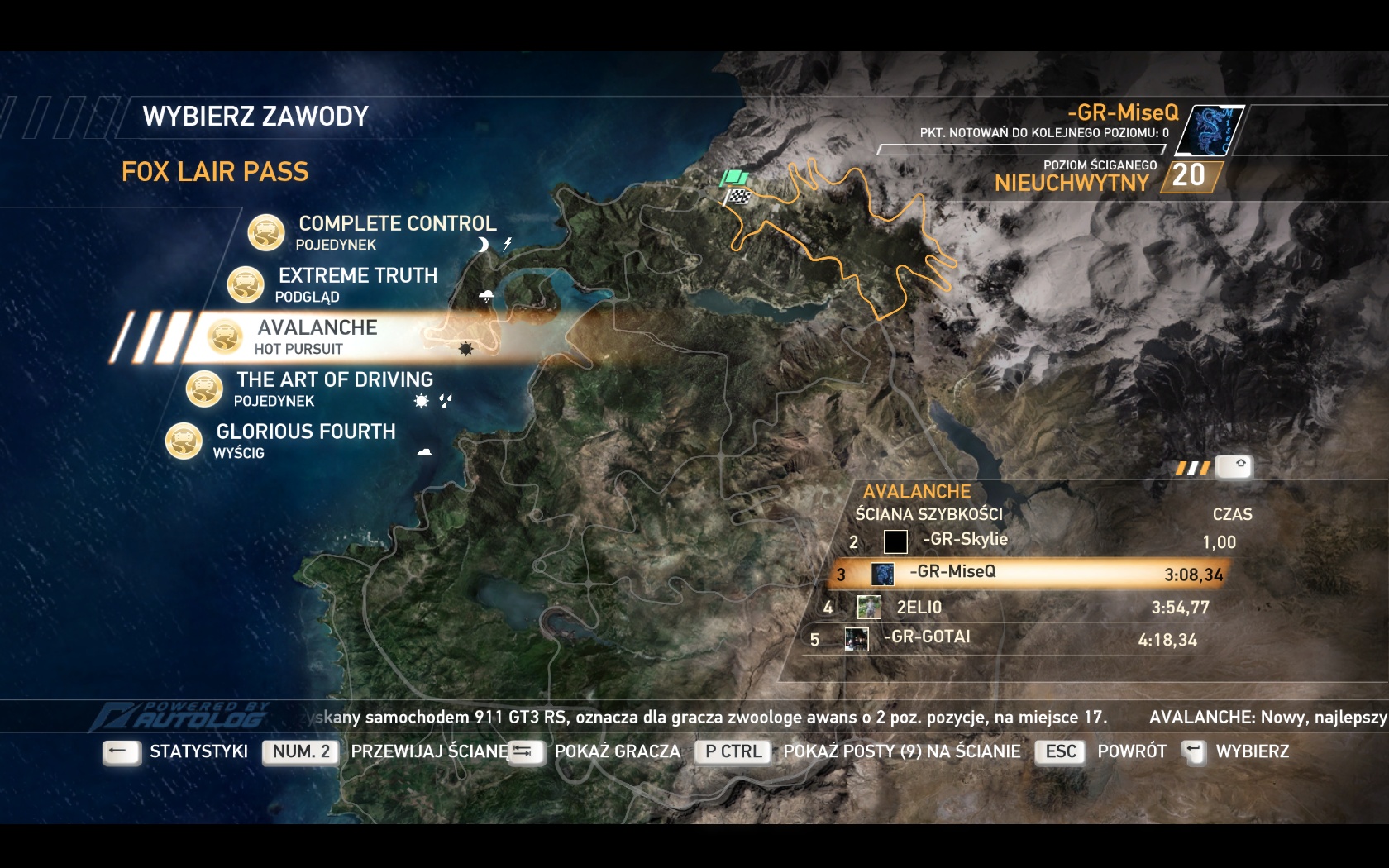This screenshot has width=1389, height=868.
Task: Select the -GR-GOTAI leaderboard row
Action: point(927,638)
